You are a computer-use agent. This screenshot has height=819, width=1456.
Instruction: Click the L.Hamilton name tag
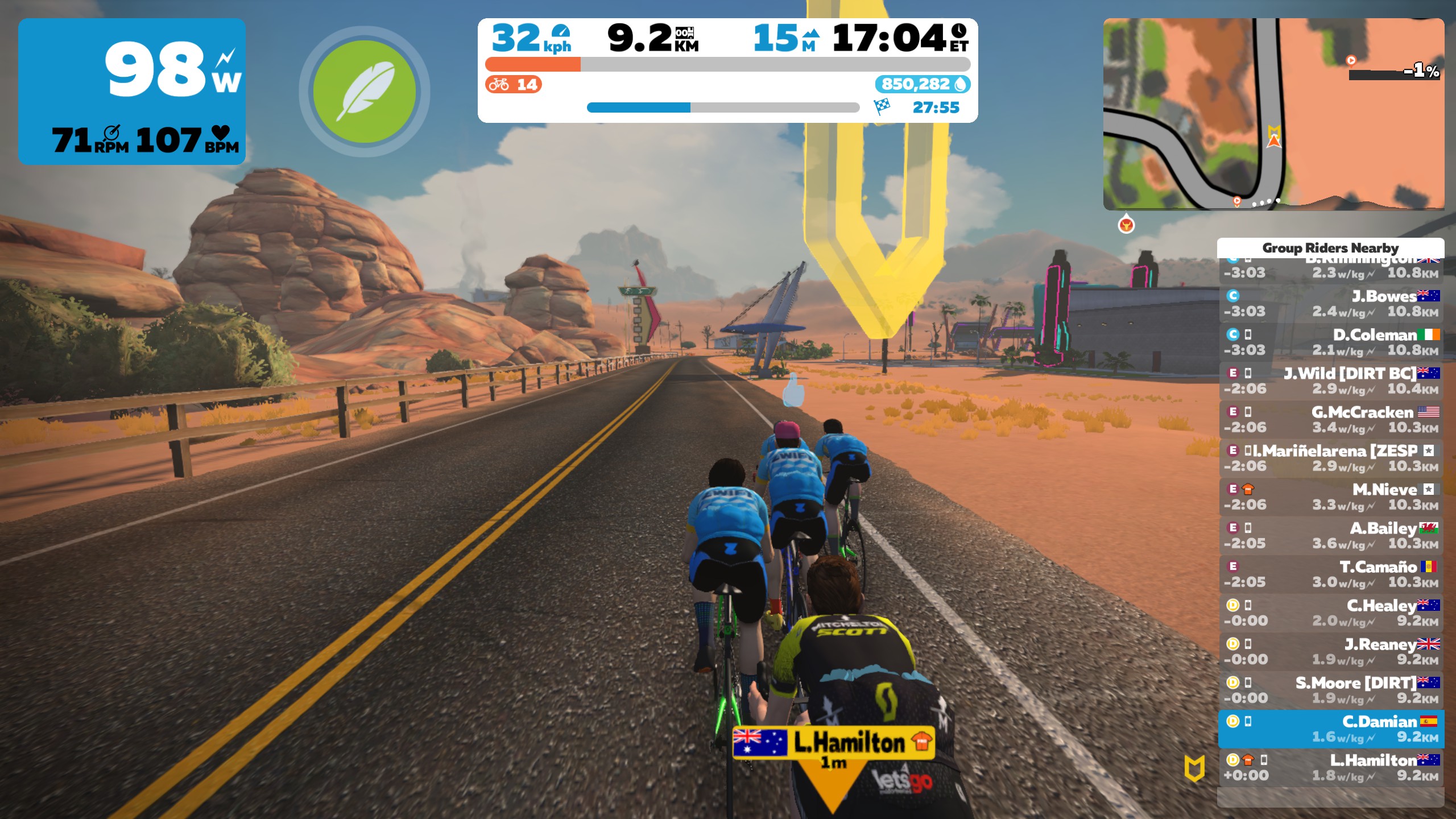click(x=833, y=743)
